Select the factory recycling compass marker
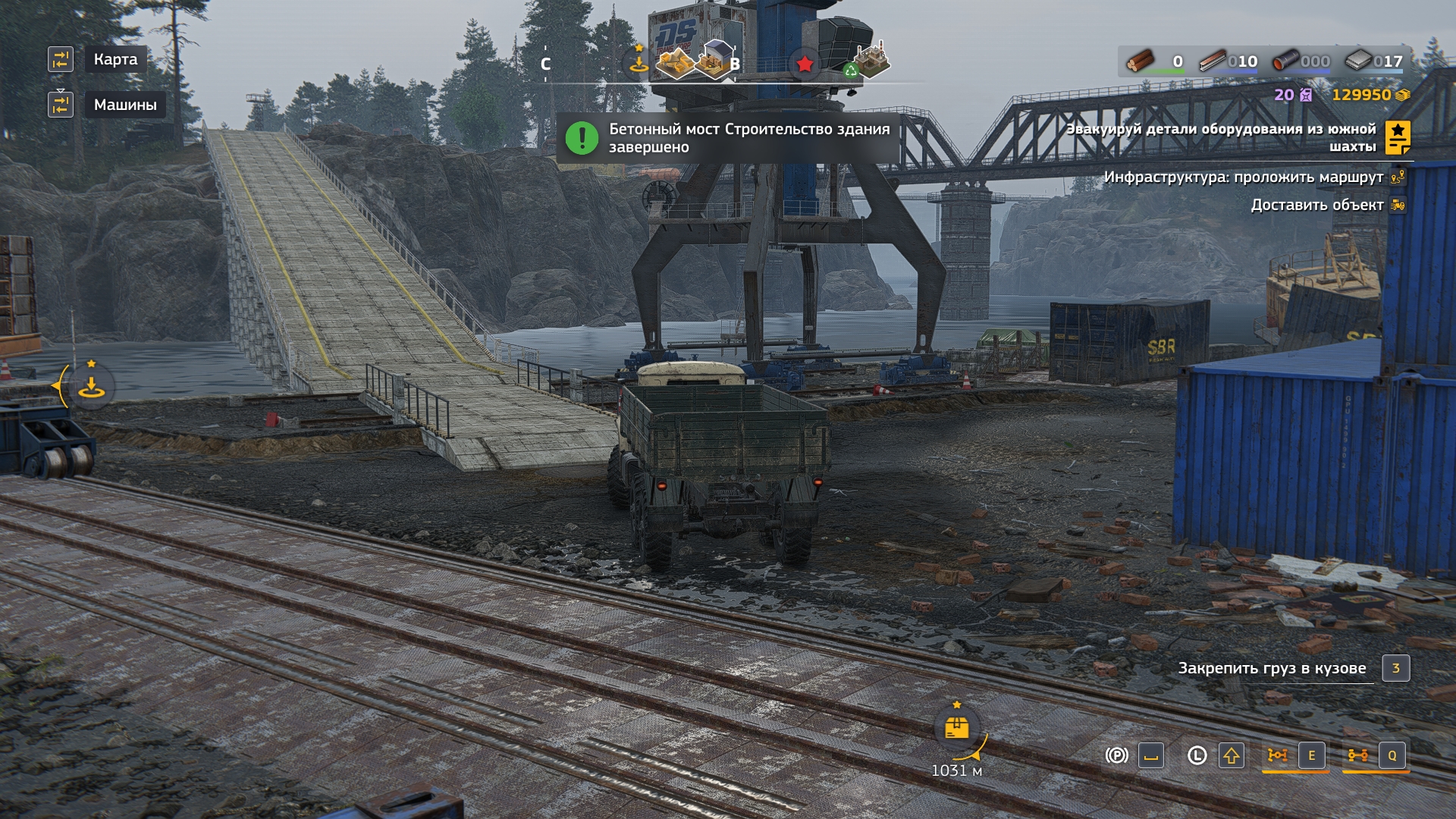 (x=870, y=61)
